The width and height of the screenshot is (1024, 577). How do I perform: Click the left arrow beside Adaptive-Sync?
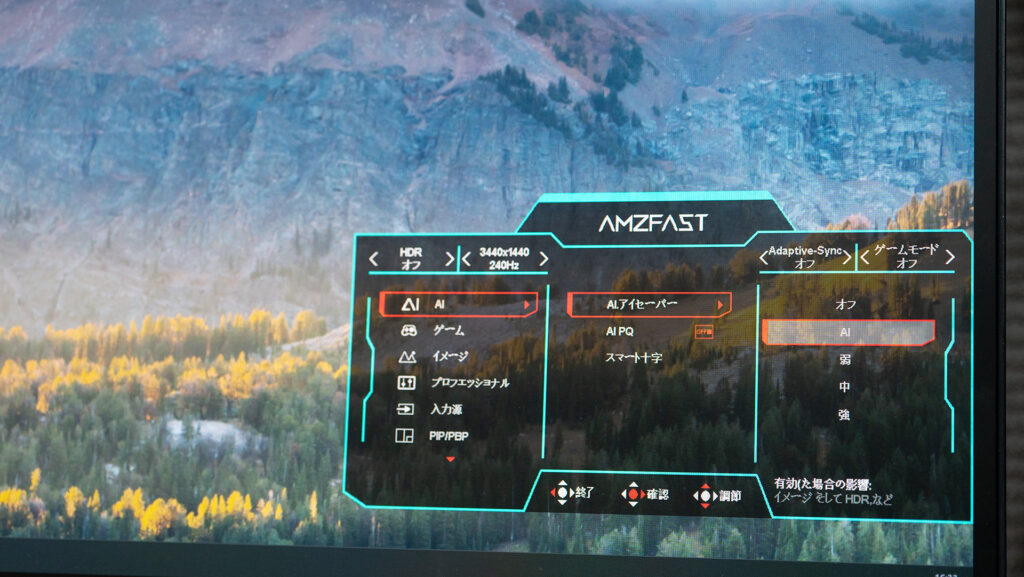coord(762,258)
